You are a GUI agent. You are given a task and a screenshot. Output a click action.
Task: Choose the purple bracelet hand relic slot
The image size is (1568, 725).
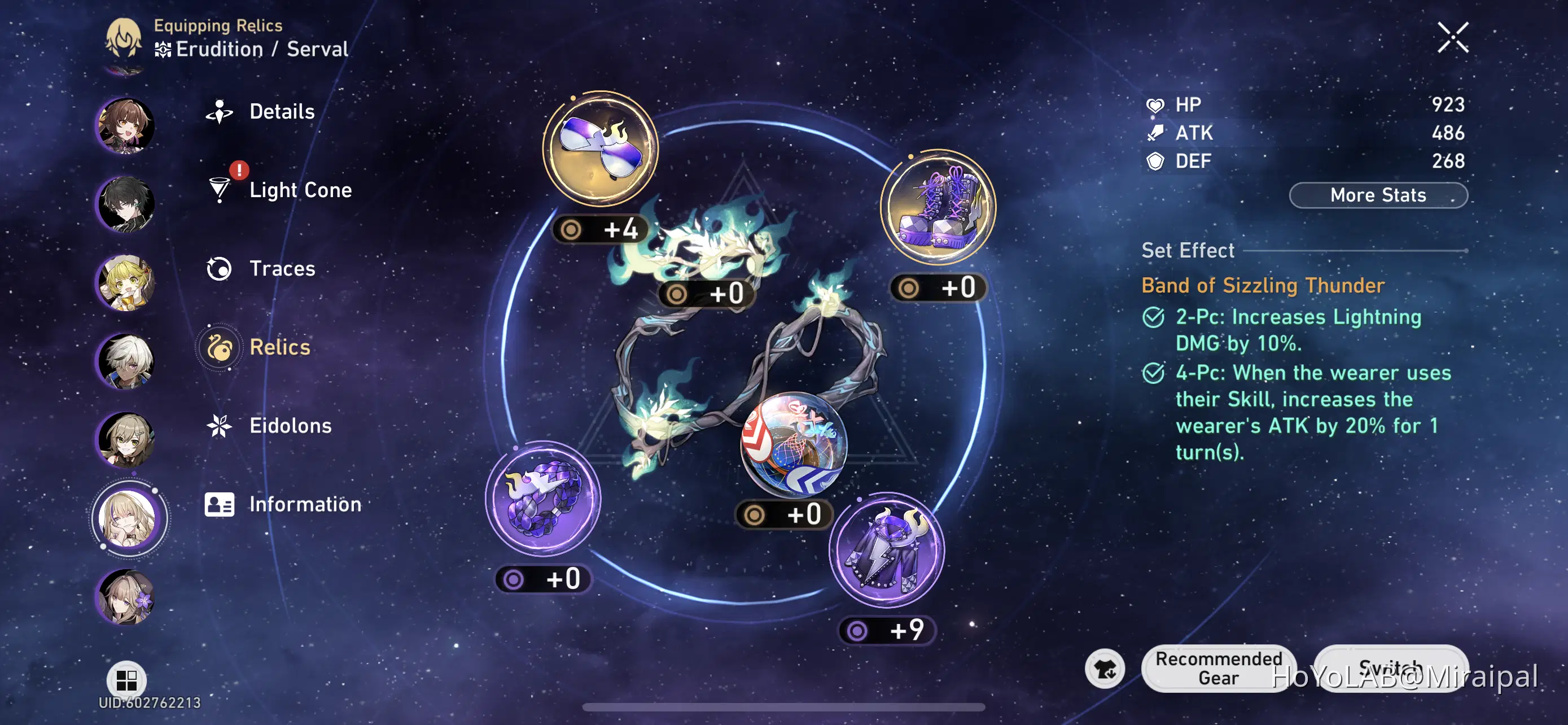coord(542,498)
